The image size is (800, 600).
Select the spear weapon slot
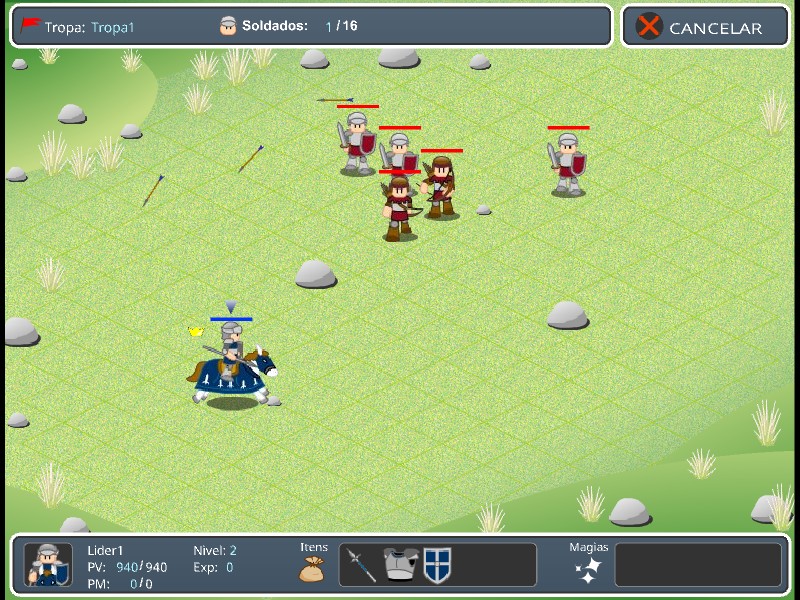[361, 565]
